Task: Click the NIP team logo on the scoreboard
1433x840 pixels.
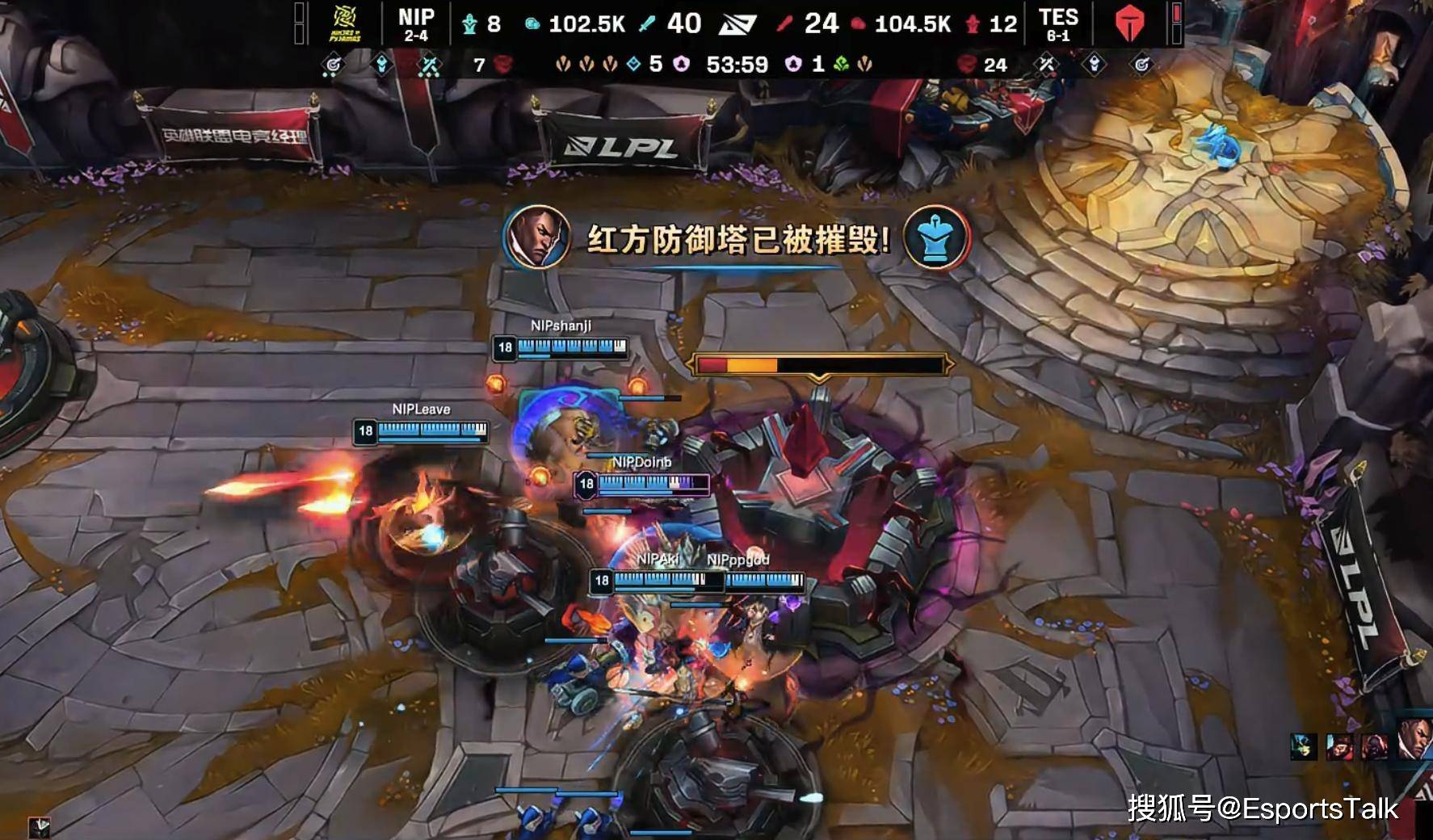Action: point(345,23)
